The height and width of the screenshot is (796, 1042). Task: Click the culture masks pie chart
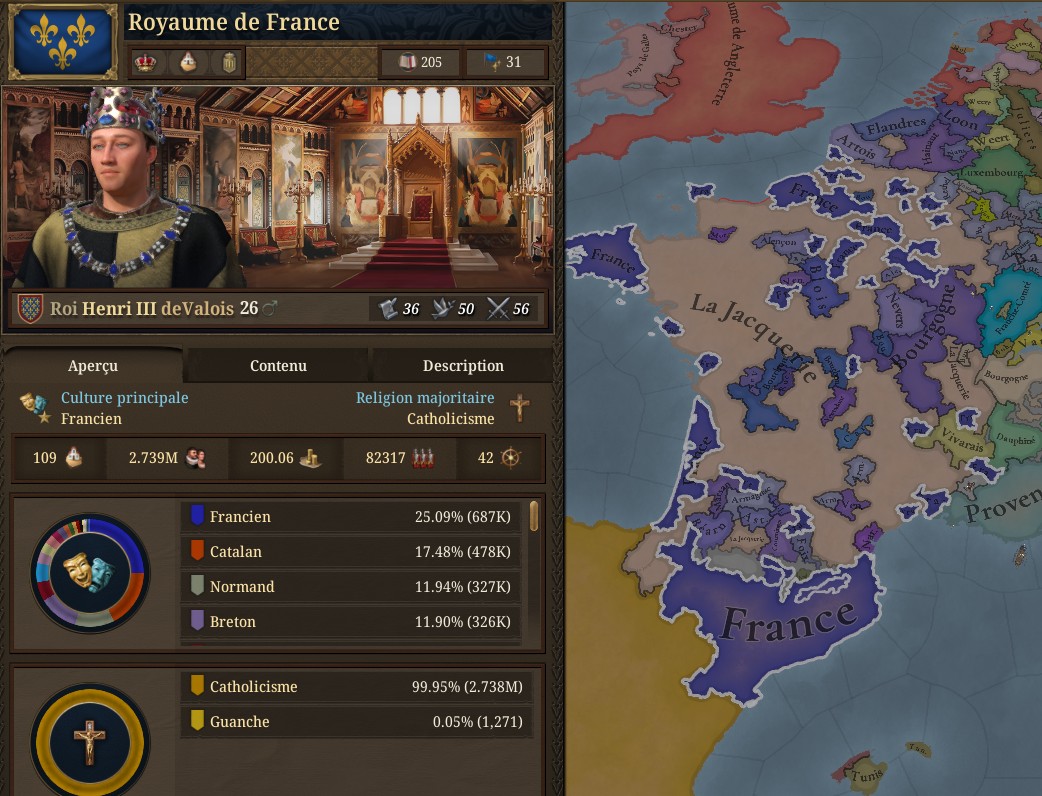(x=90, y=573)
